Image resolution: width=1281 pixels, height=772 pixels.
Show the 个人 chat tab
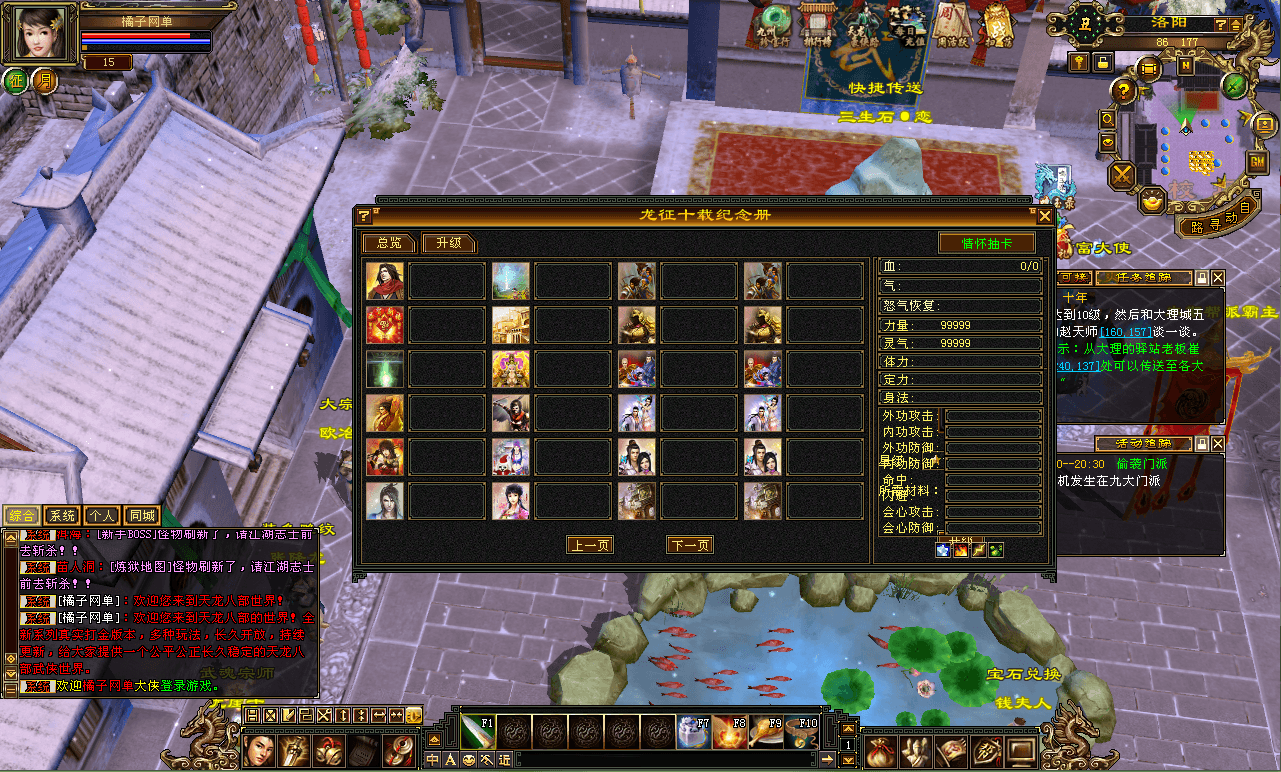point(102,516)
